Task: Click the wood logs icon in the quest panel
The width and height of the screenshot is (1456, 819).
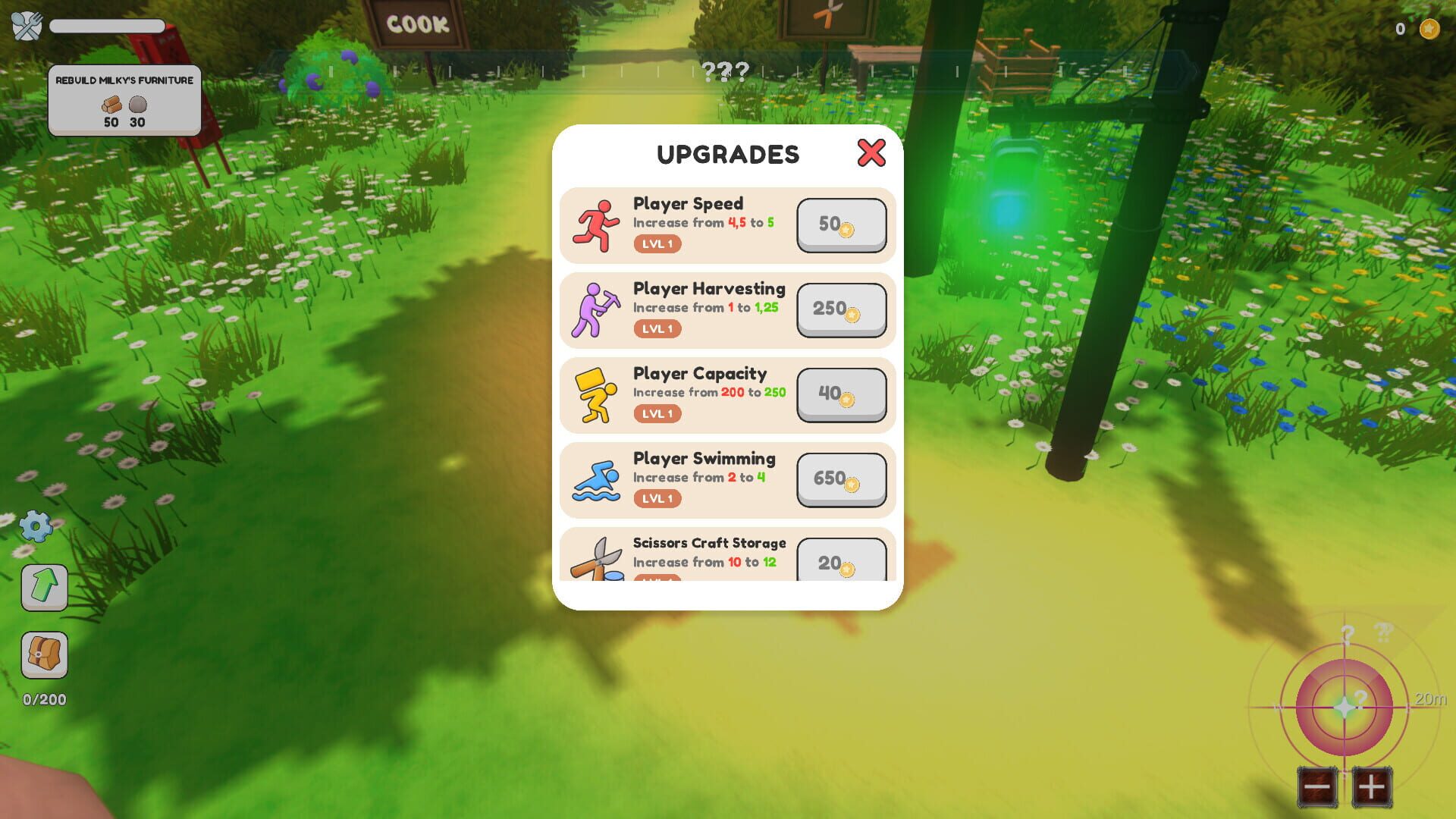Action: click(112, 106)
